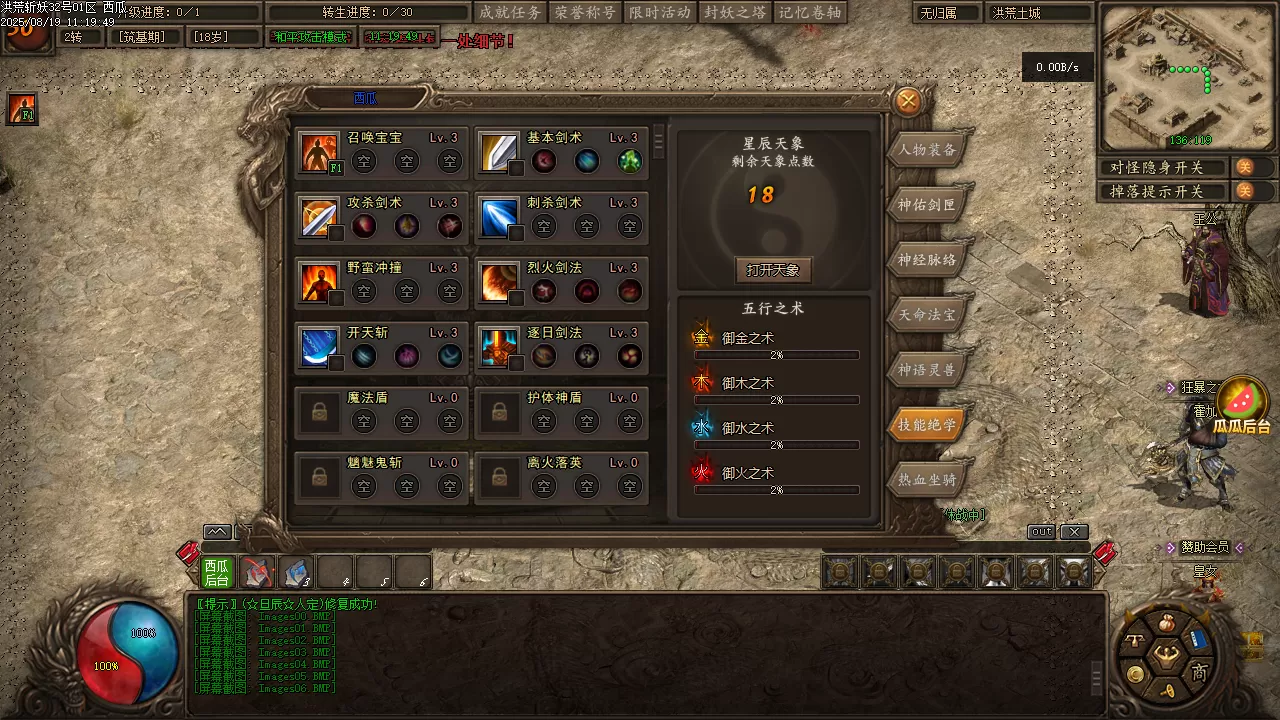Select the 神经脉络 tab

point(927,260)
